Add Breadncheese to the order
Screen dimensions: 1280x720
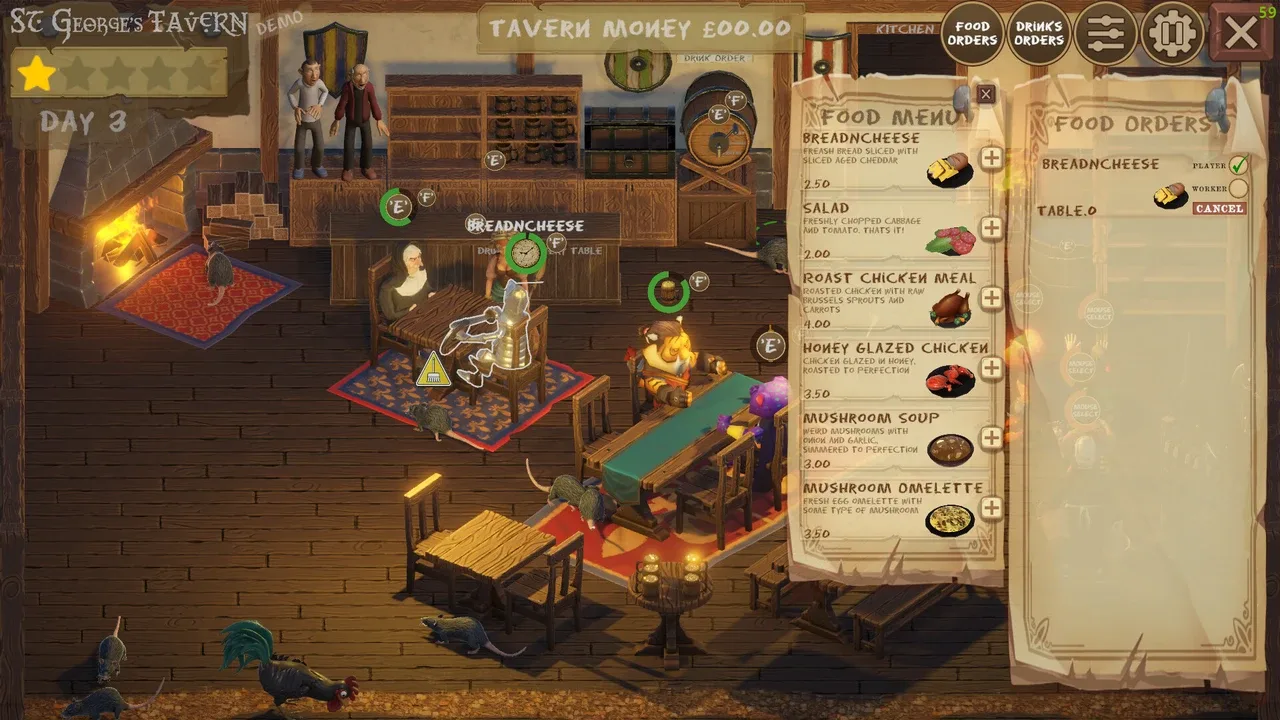tap(991, 158)
